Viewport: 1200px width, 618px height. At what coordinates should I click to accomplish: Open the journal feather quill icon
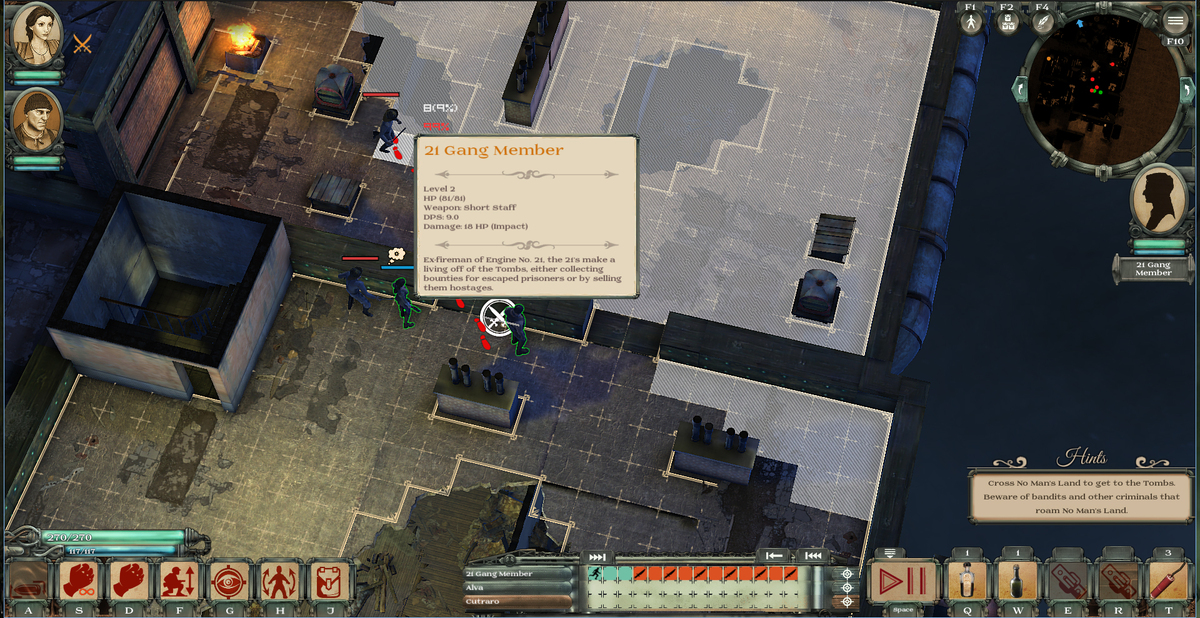pos(1043,23)
